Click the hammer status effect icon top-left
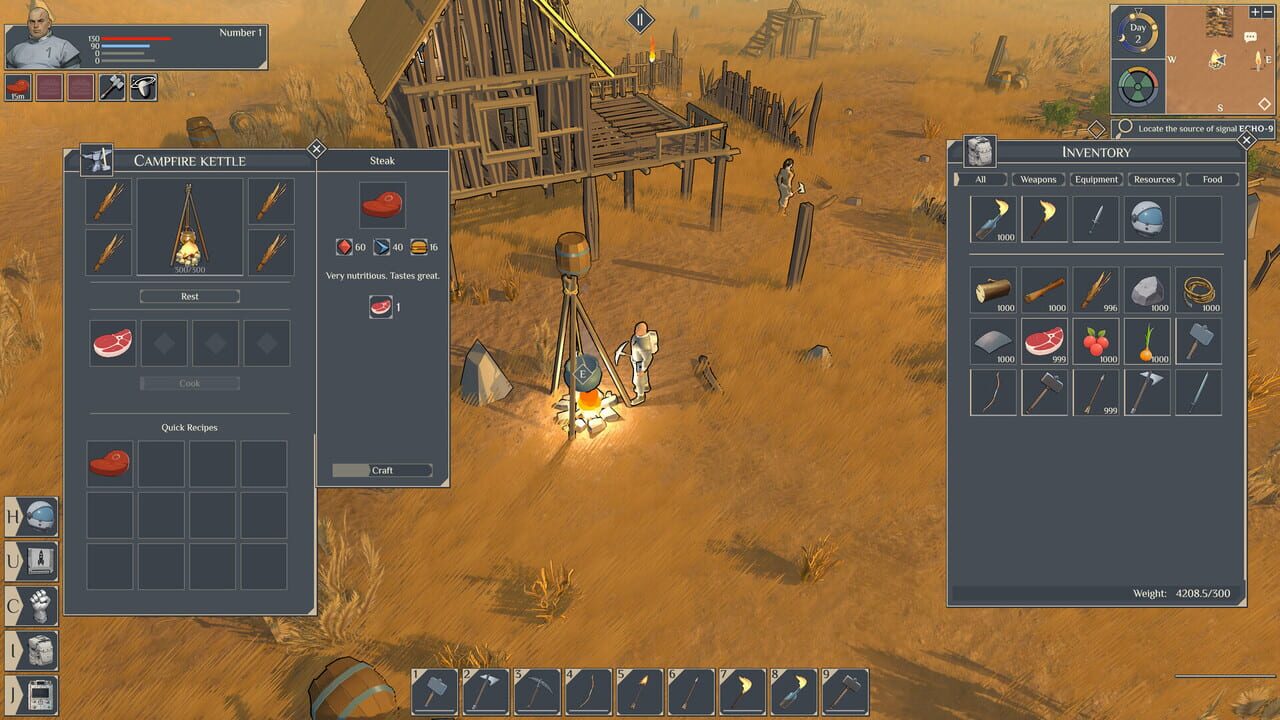The width and height of the screenshot is (1280, 720). click(x=110, y=87)
